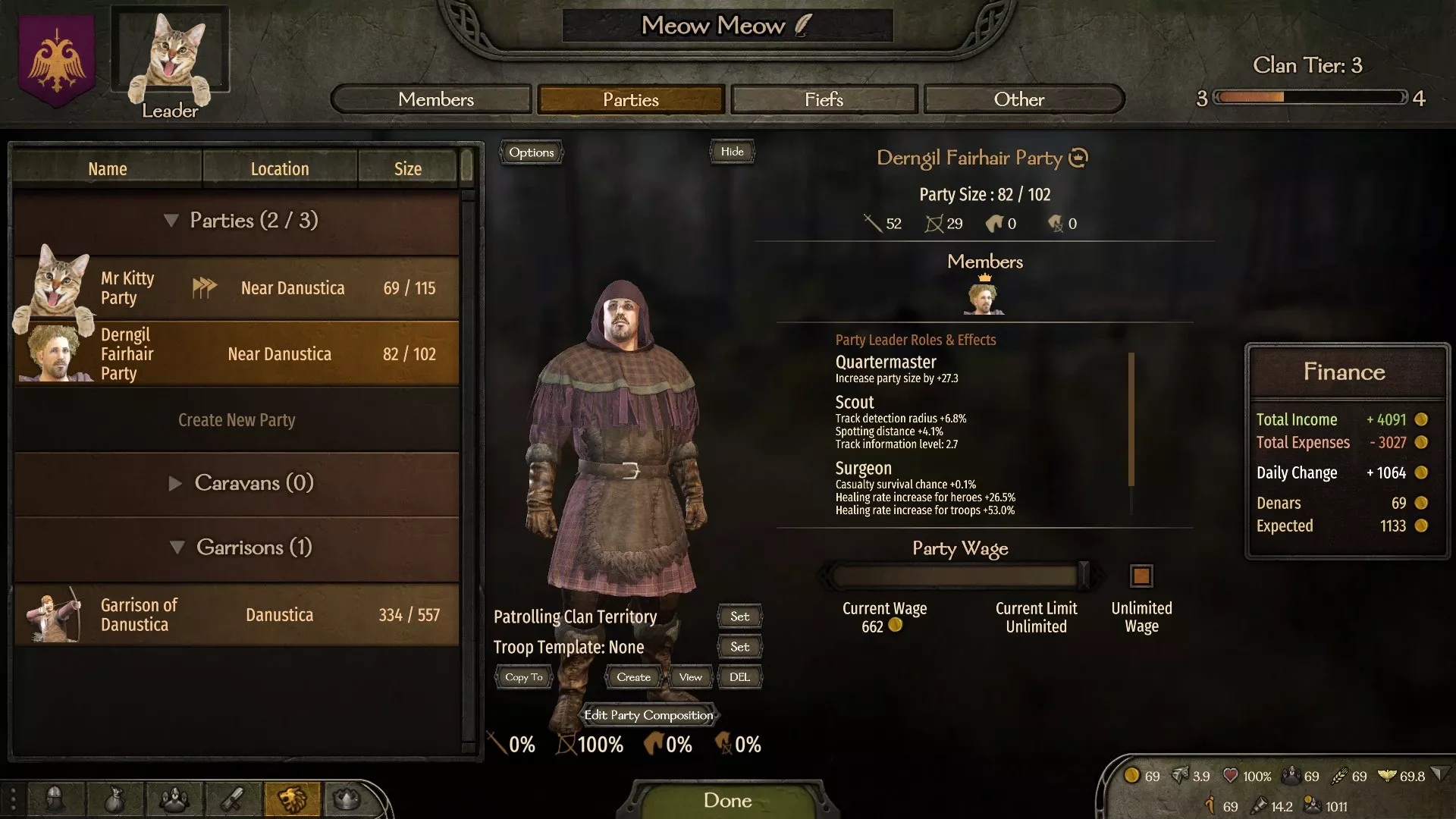Collapse the Parties list header
The width and height of the screenshot is (1456, 819).
[x=237, y=221]
